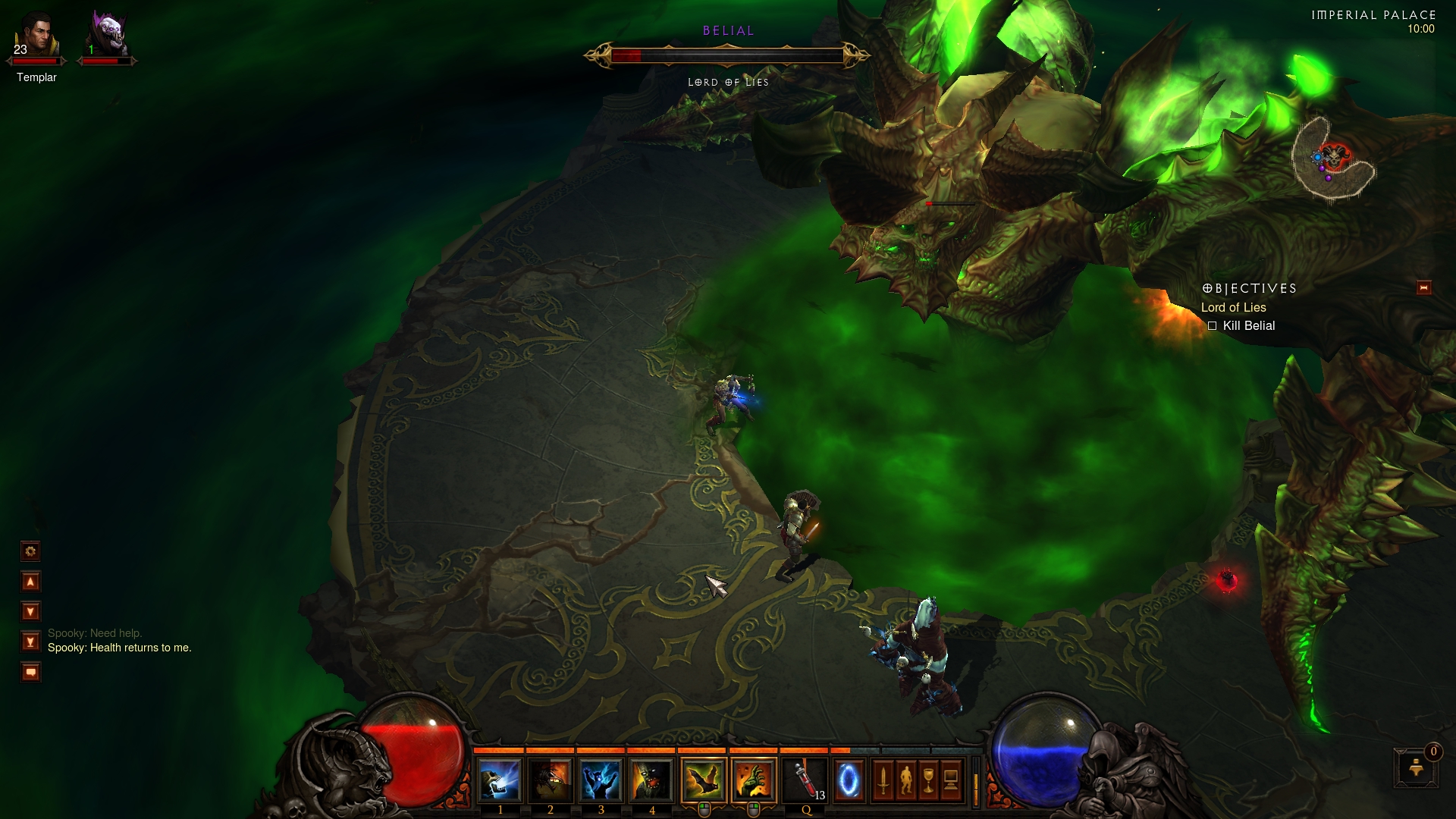Viewport: 1456px width, 819px height.
Task: Open chat settings gear button
Action: coord(30,551)
